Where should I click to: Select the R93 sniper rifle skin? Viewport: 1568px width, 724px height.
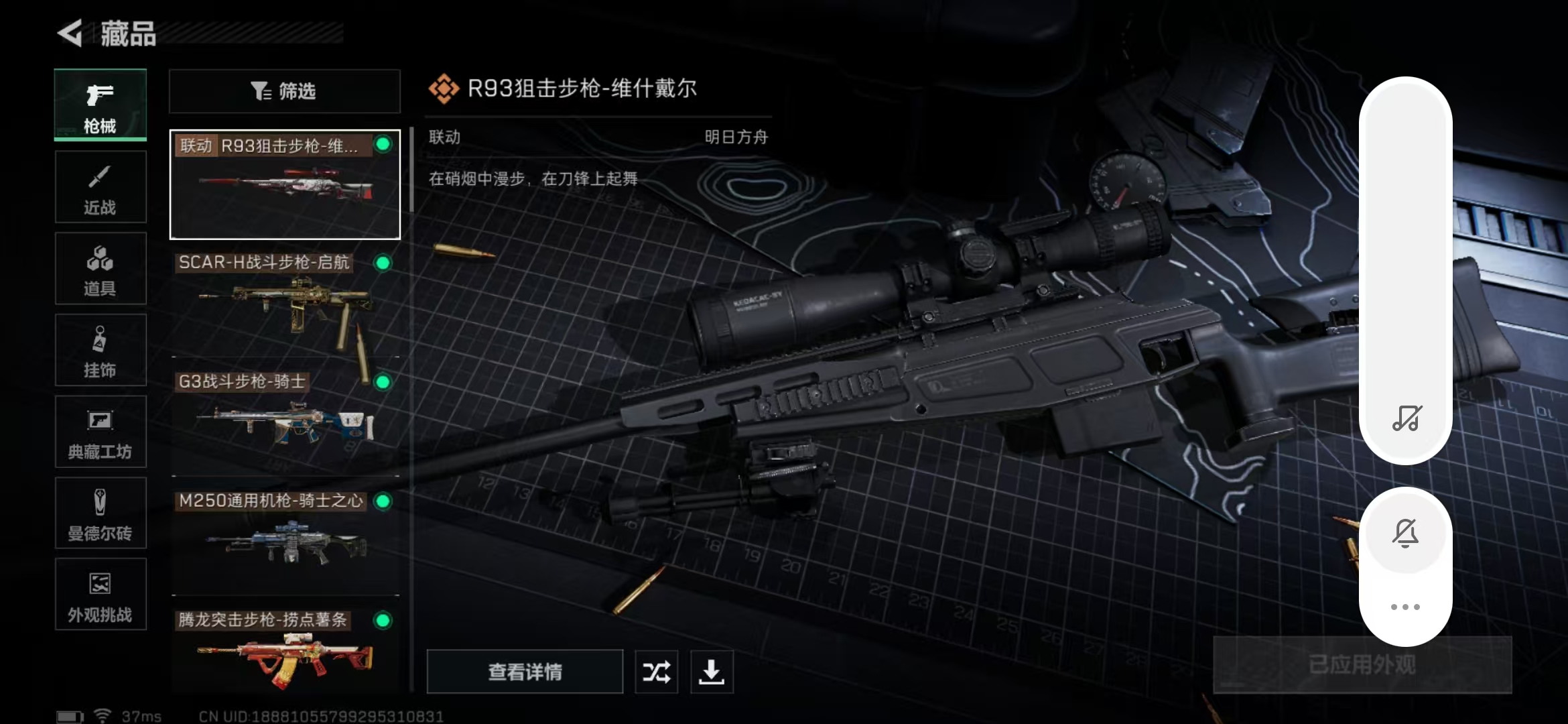coord(285,184)
